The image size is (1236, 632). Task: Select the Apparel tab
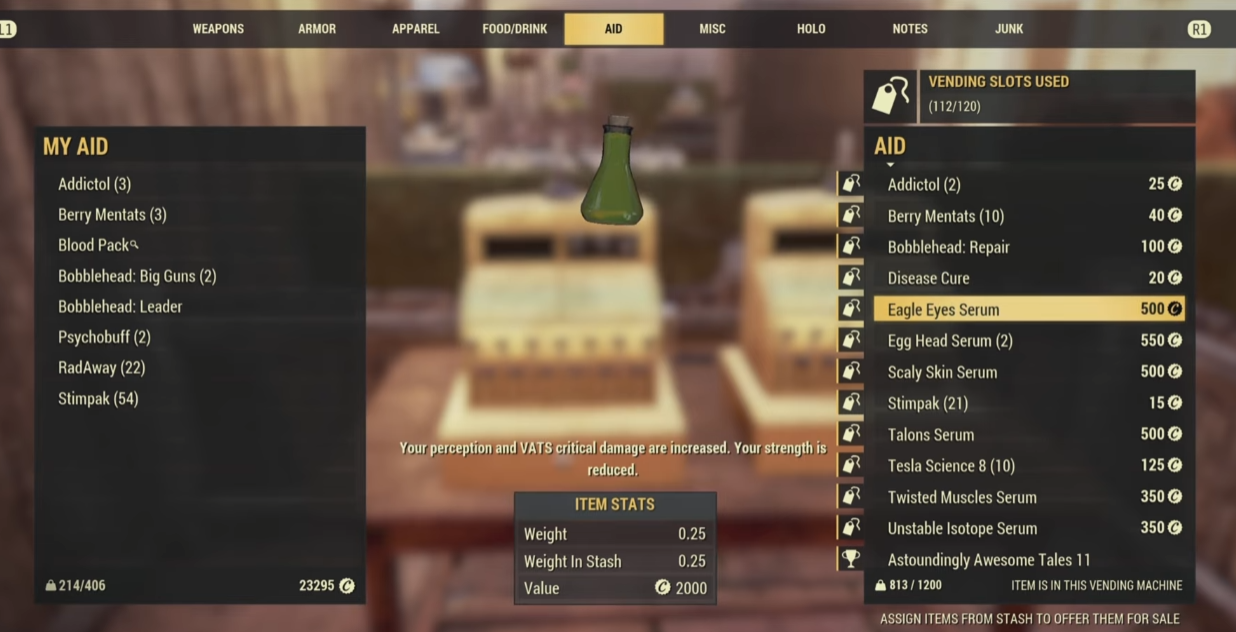point(415,29)
